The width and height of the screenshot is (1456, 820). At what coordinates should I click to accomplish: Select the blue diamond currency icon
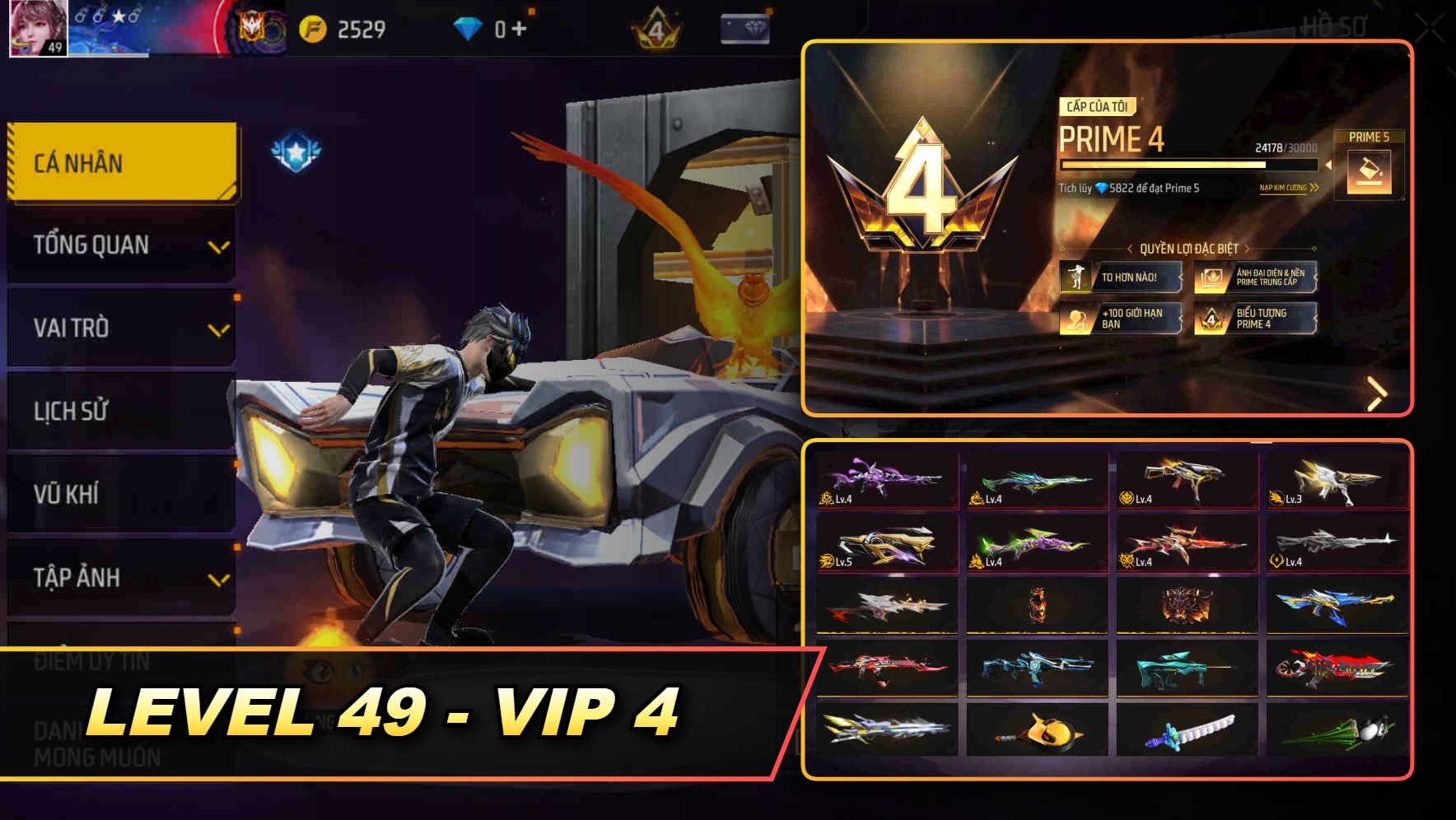point(467,27)
